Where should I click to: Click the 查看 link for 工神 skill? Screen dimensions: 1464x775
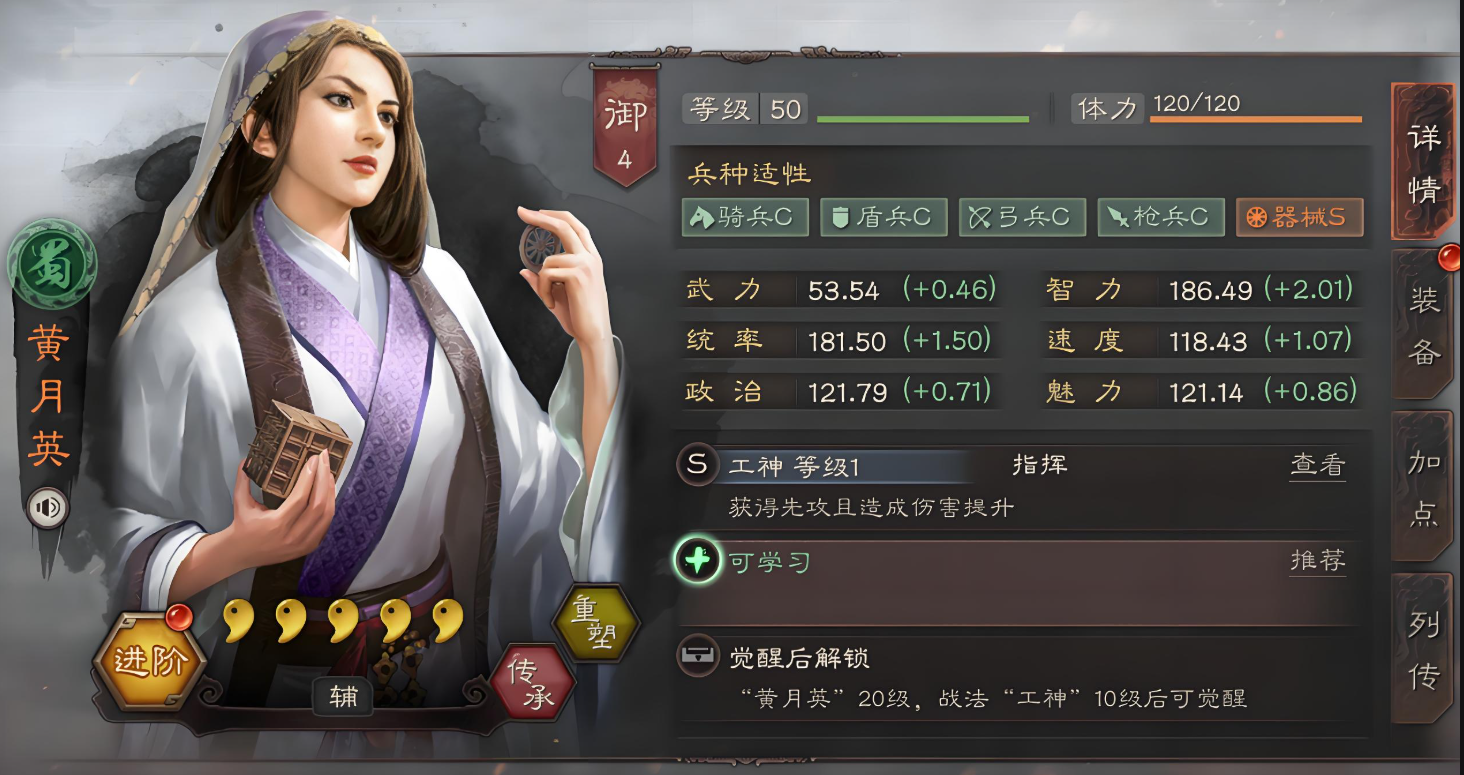[x=1318, y=465]
